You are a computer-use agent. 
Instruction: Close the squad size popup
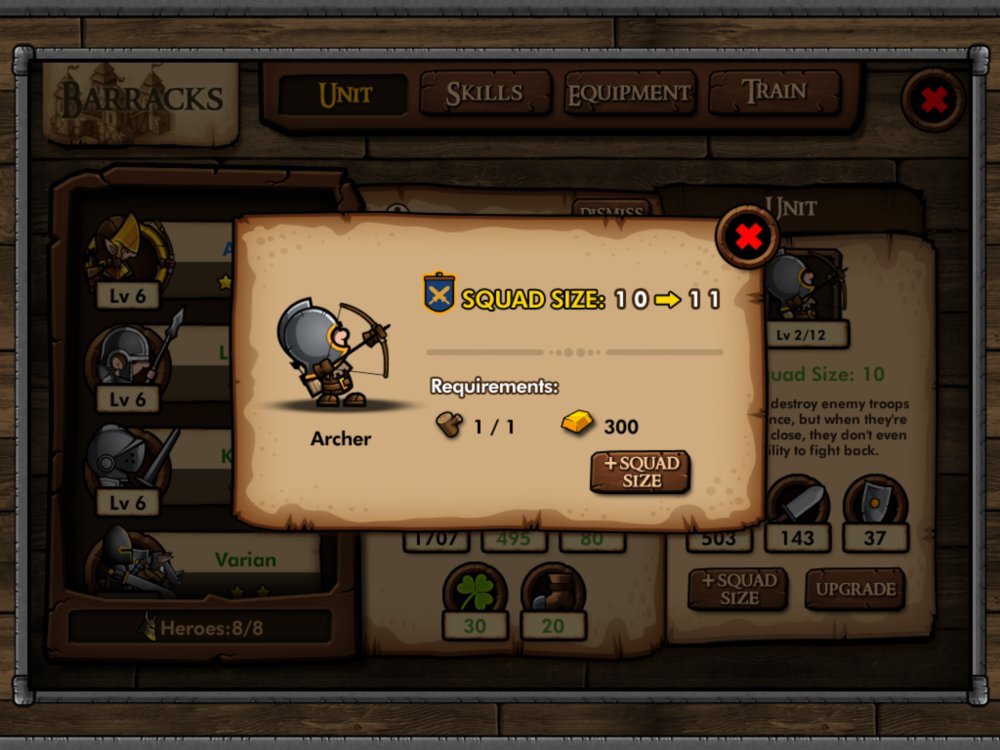click(747, 237)
